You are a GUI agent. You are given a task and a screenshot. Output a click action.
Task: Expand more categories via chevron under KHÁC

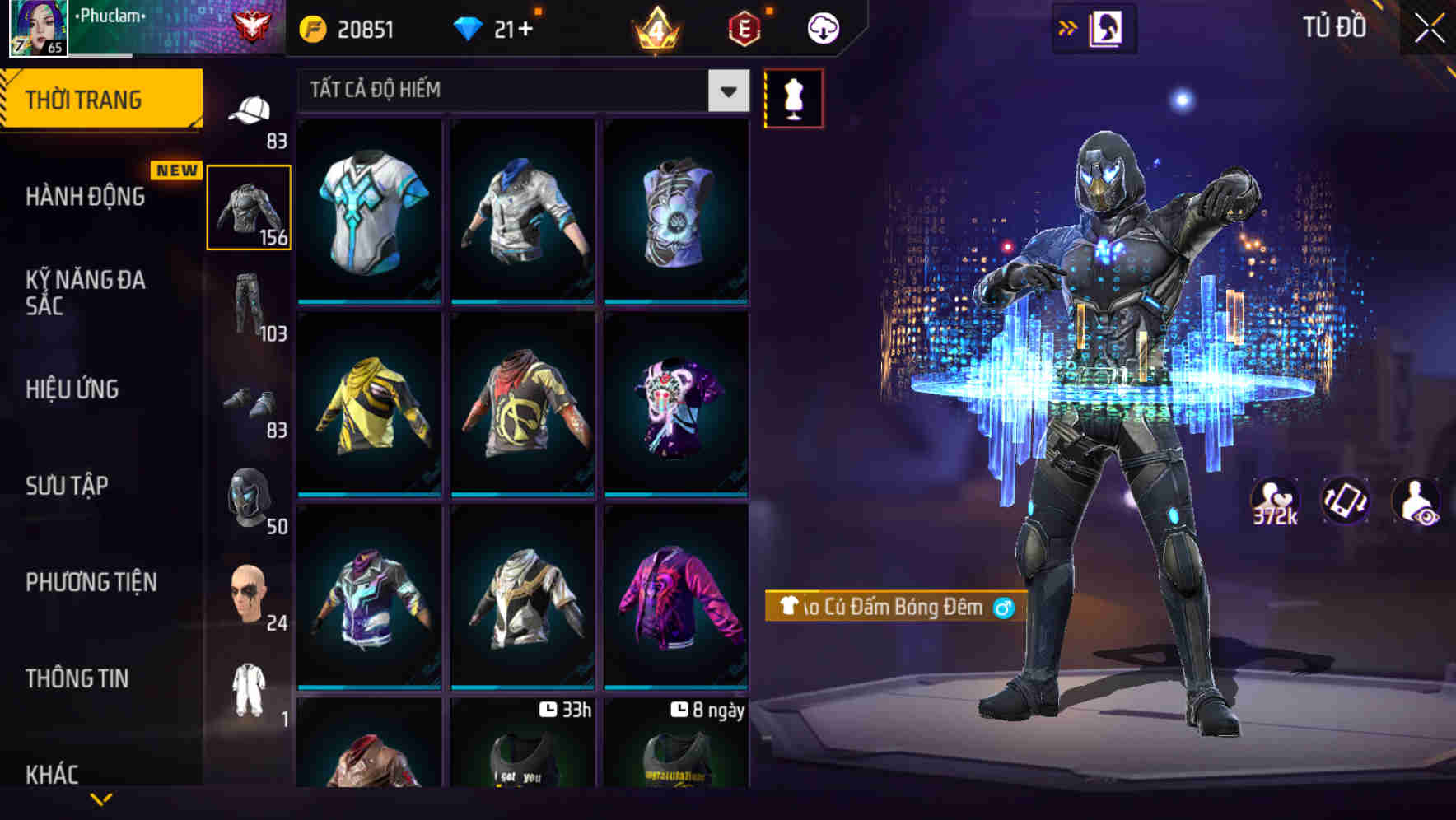[102, 800]
